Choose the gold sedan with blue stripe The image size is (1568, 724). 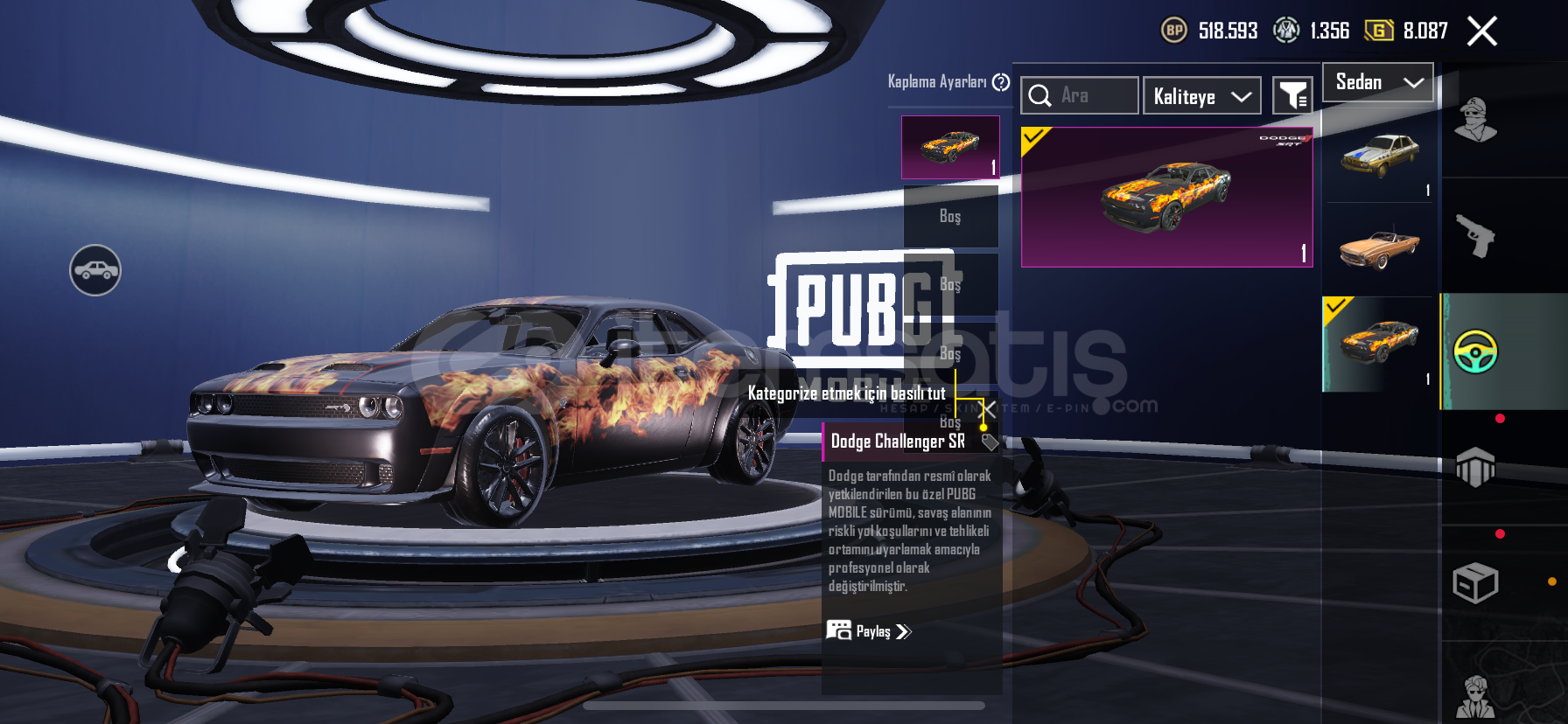(x=1379, y=156)
